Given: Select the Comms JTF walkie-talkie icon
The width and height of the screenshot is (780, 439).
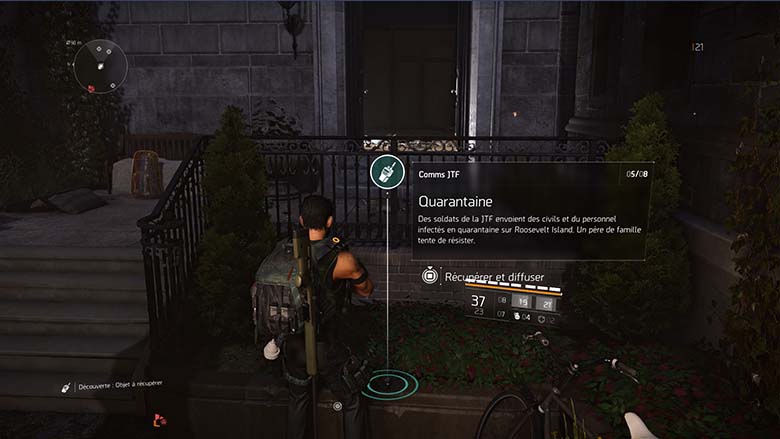Looking at the screenshot, I should click(x=386, y=172).
